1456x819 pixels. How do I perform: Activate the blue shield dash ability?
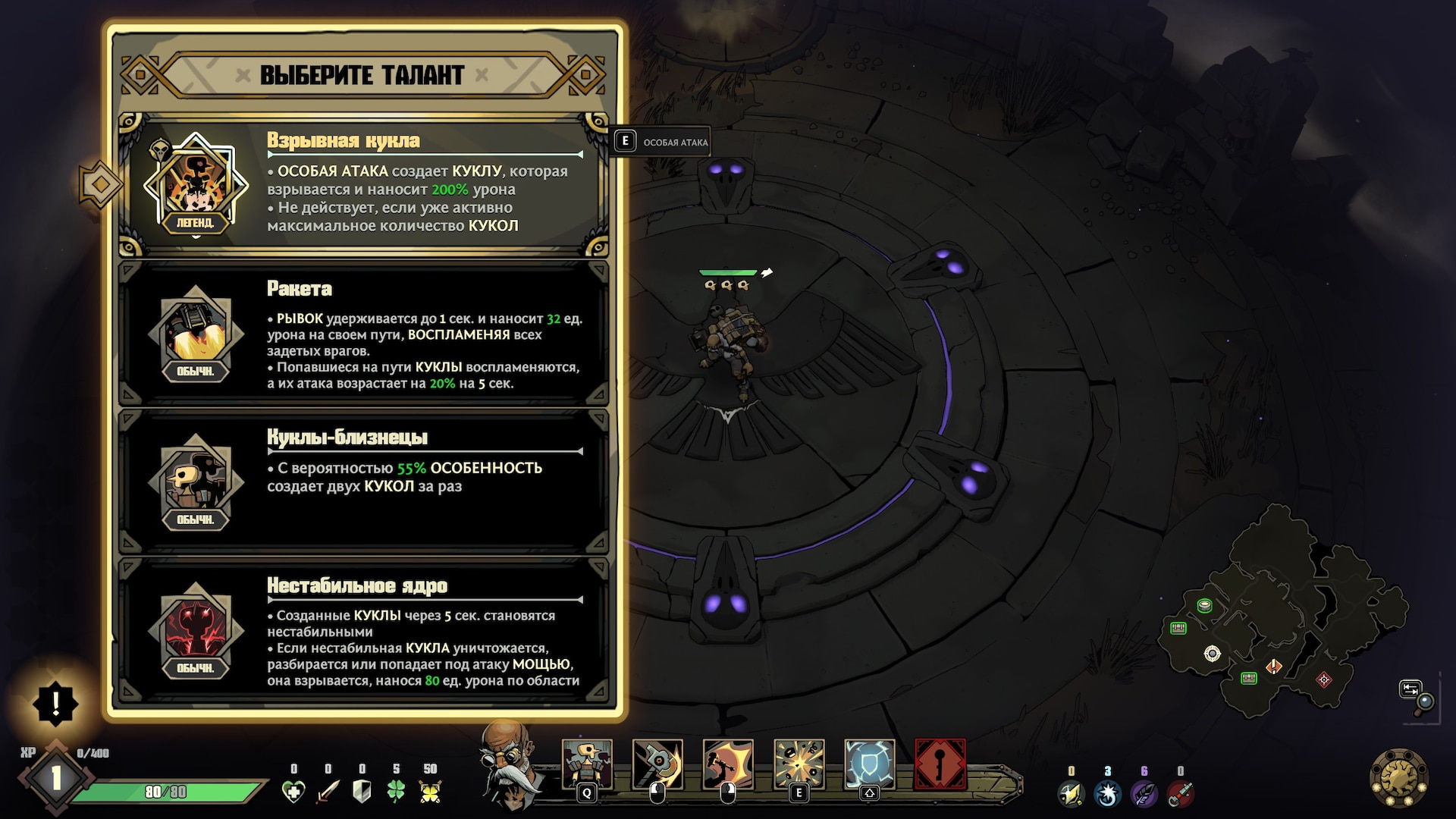(x=869, y=764)
